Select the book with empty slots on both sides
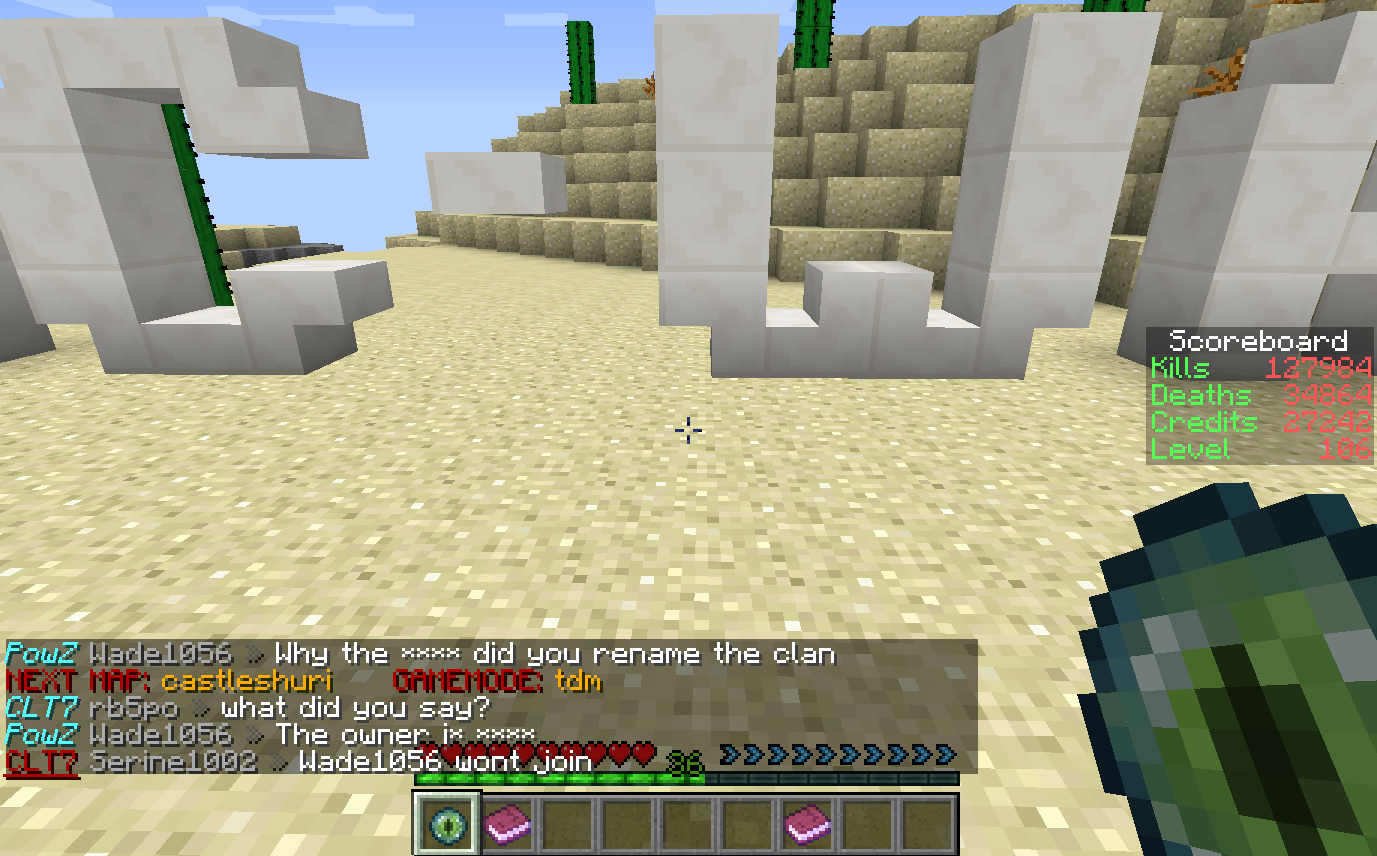The image size is (1377, 856). [x=808, y=824]
